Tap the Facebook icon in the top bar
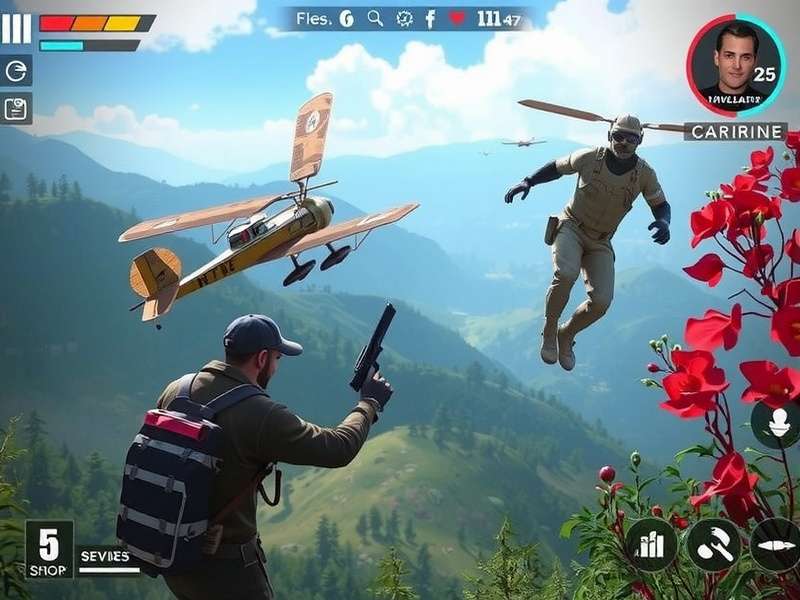 (x=431, y=18)
